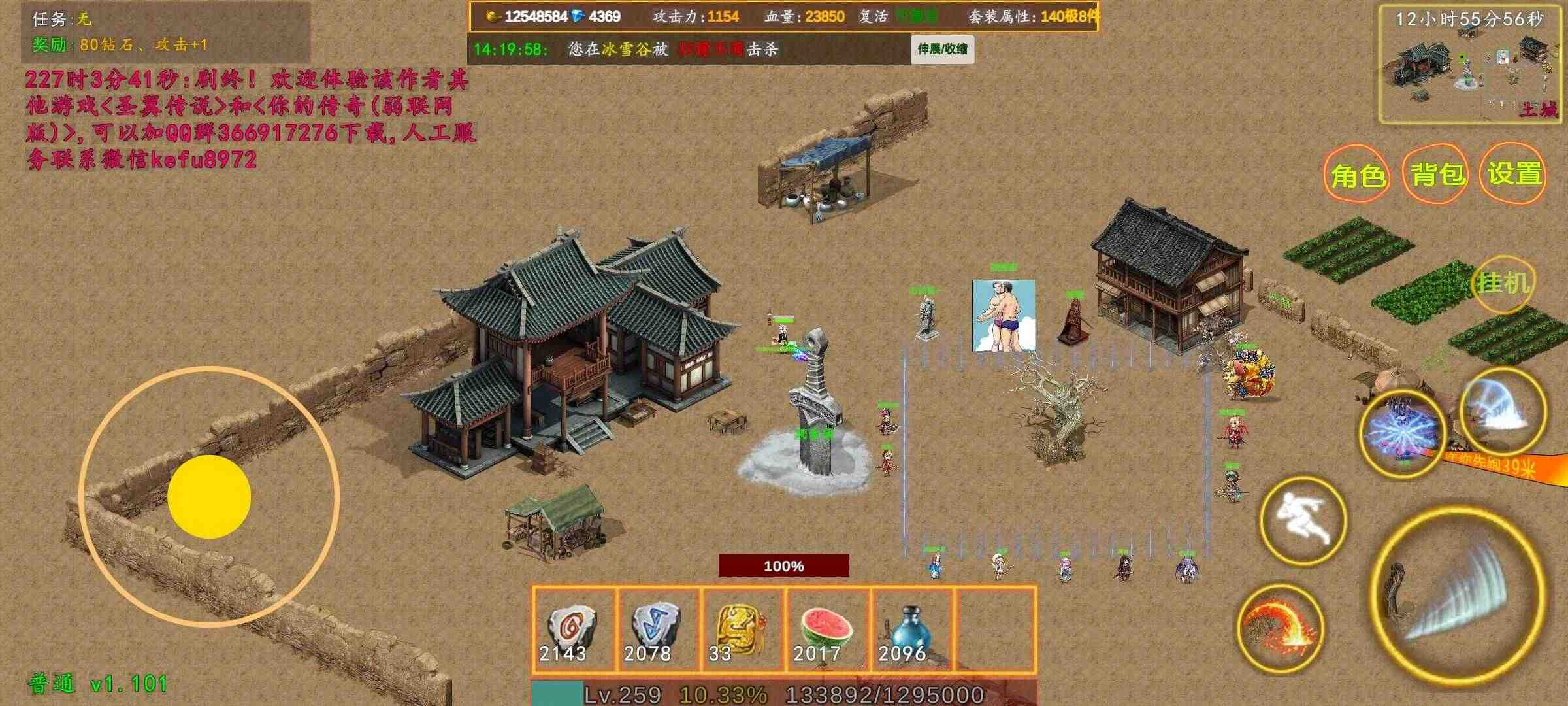Tap the yellow movement joystick
The width and height of the screenshot is (1568, 706).
tap(210, 495)
